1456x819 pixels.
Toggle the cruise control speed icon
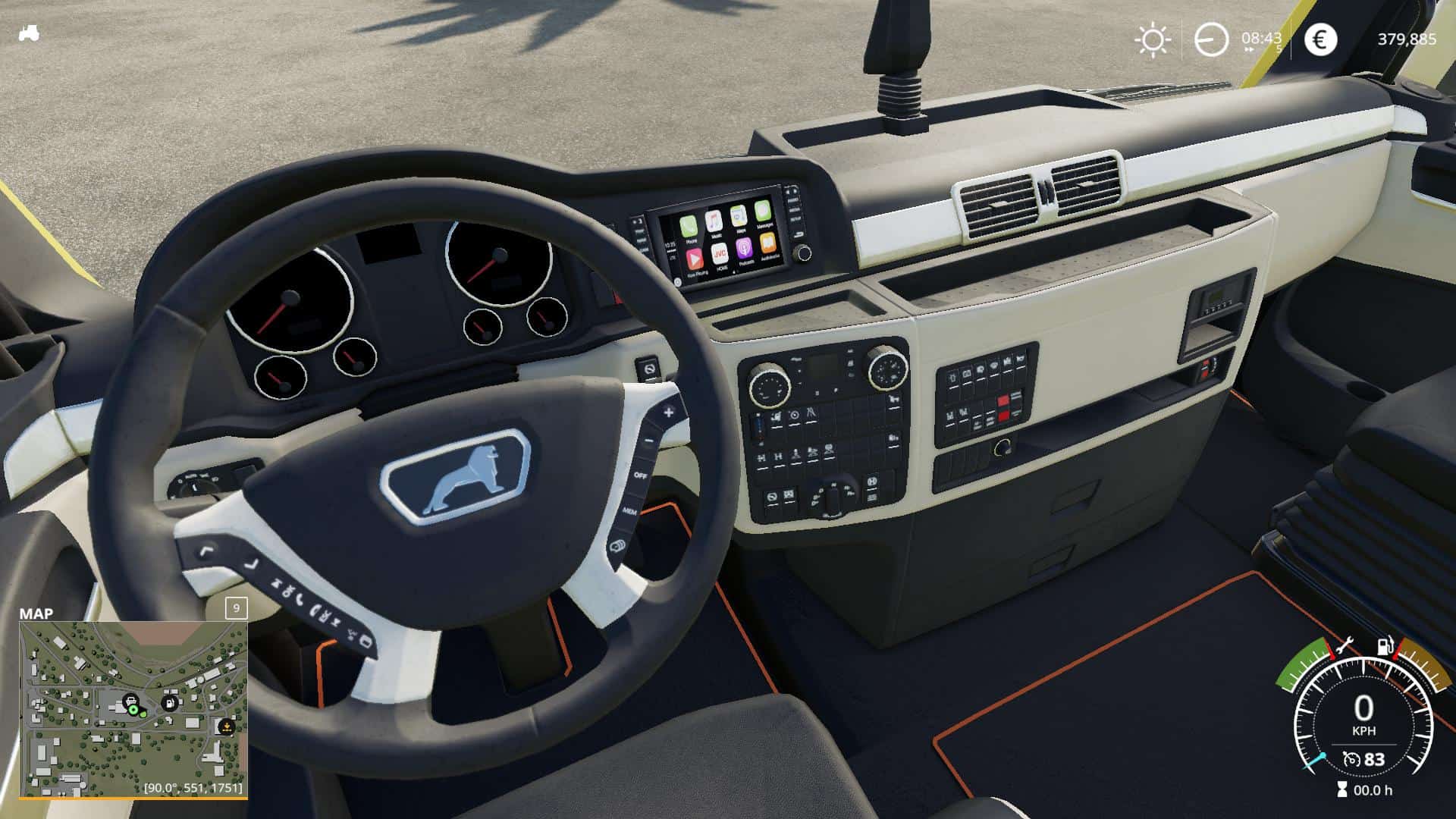coord(1351,759)
